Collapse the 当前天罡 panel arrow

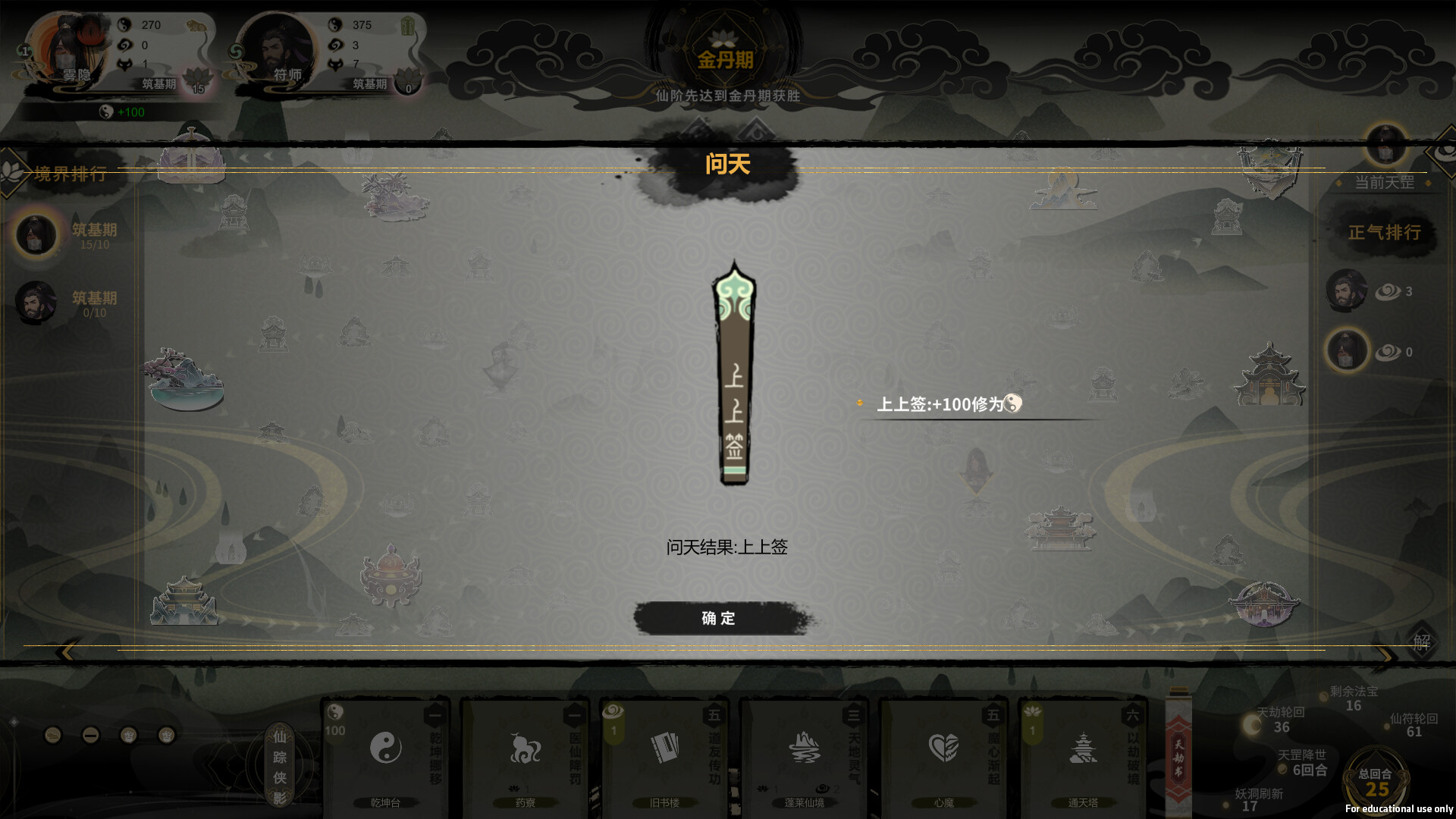(1429, 184)
